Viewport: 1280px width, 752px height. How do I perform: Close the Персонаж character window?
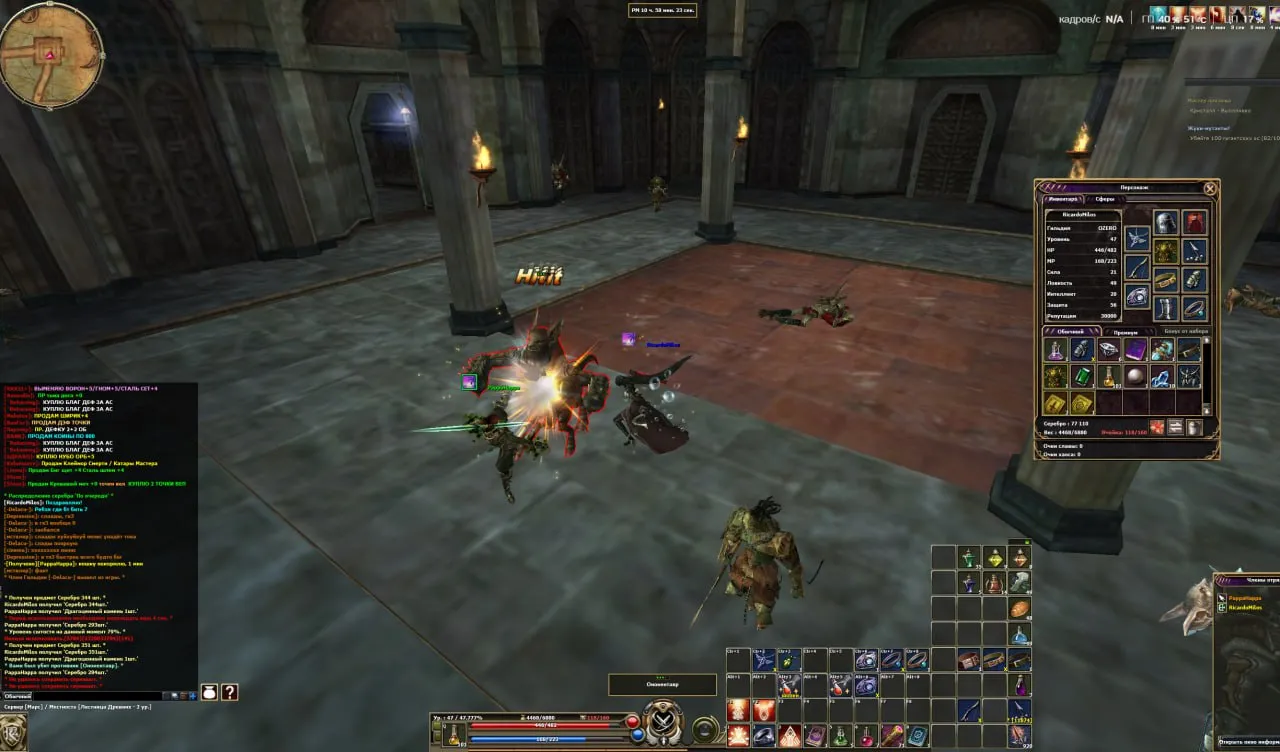pos(1210,188)
